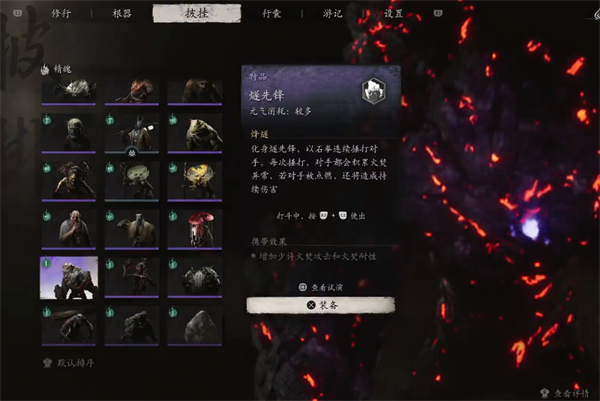The height and width of the screenshot is (401, 600).
Task: Switch to the 修行 tab
Action: (59, 13)
